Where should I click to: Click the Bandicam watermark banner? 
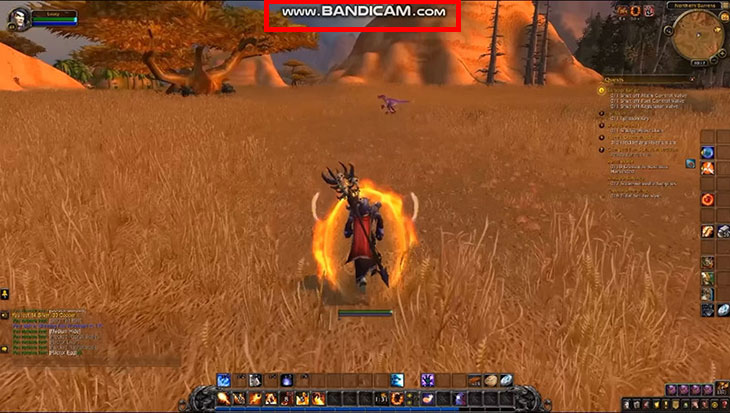click(362, 14)
